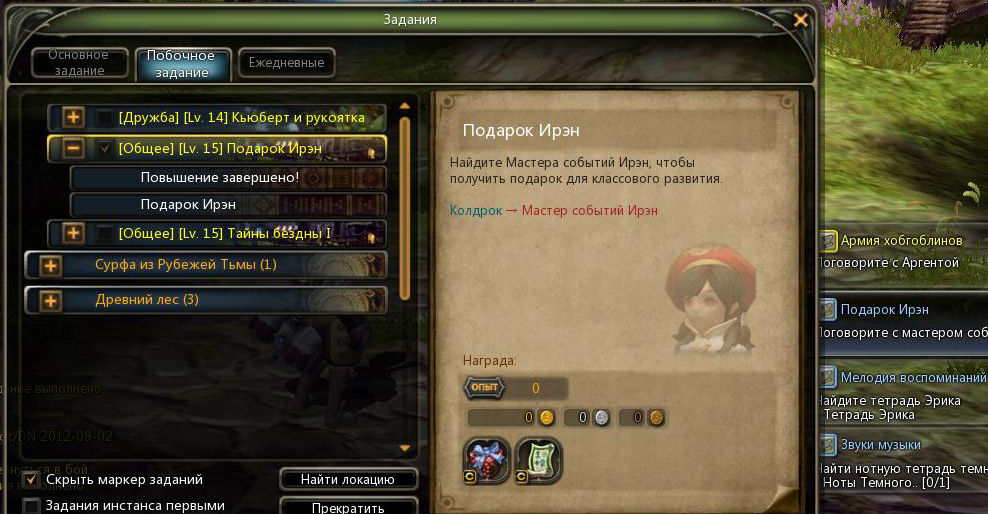
Task: Enable Задания инстанса первыми checkbox
Action: pos(31,506)
